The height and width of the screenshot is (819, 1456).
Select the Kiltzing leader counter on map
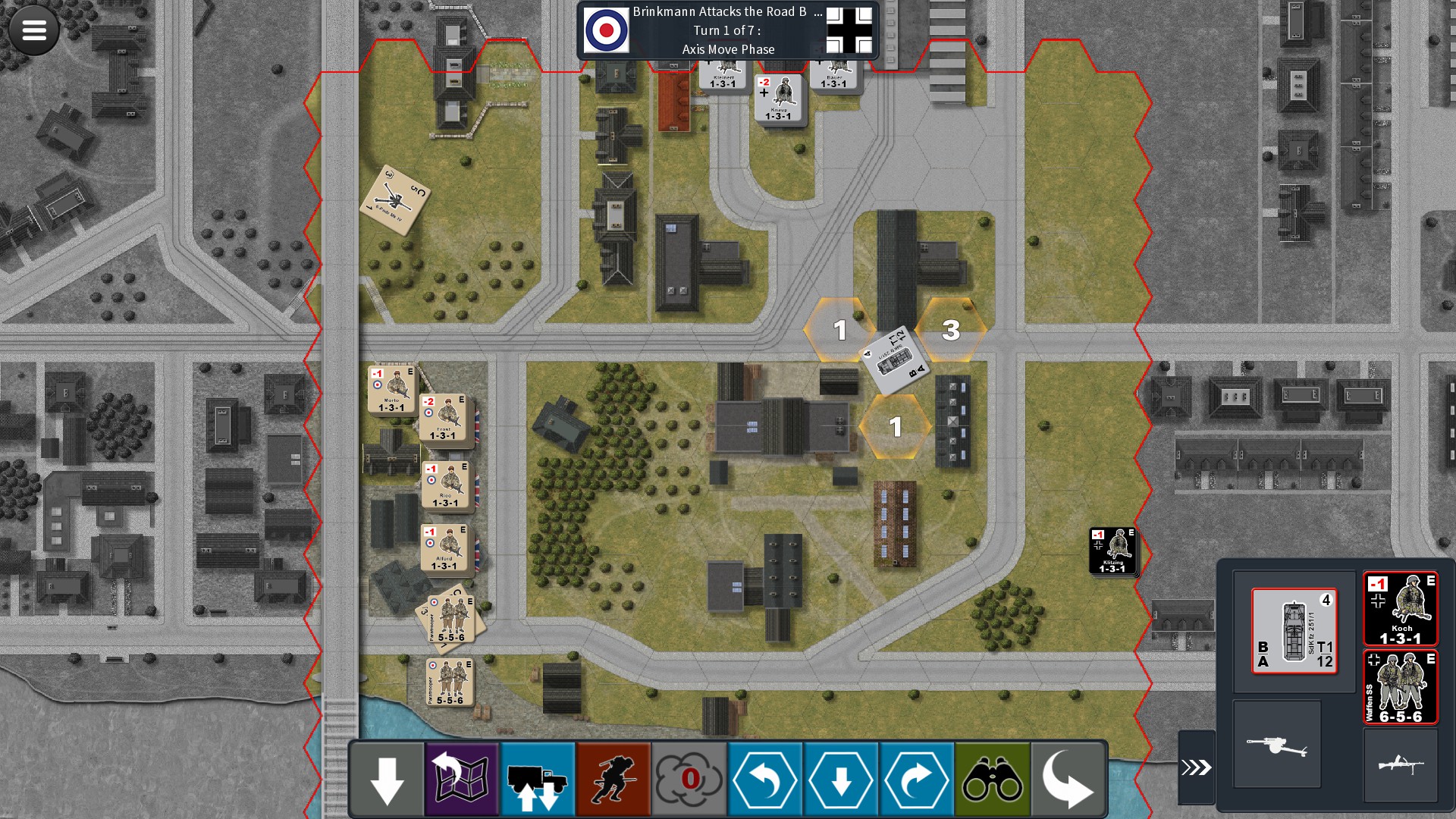click(x=1112, y=551)
